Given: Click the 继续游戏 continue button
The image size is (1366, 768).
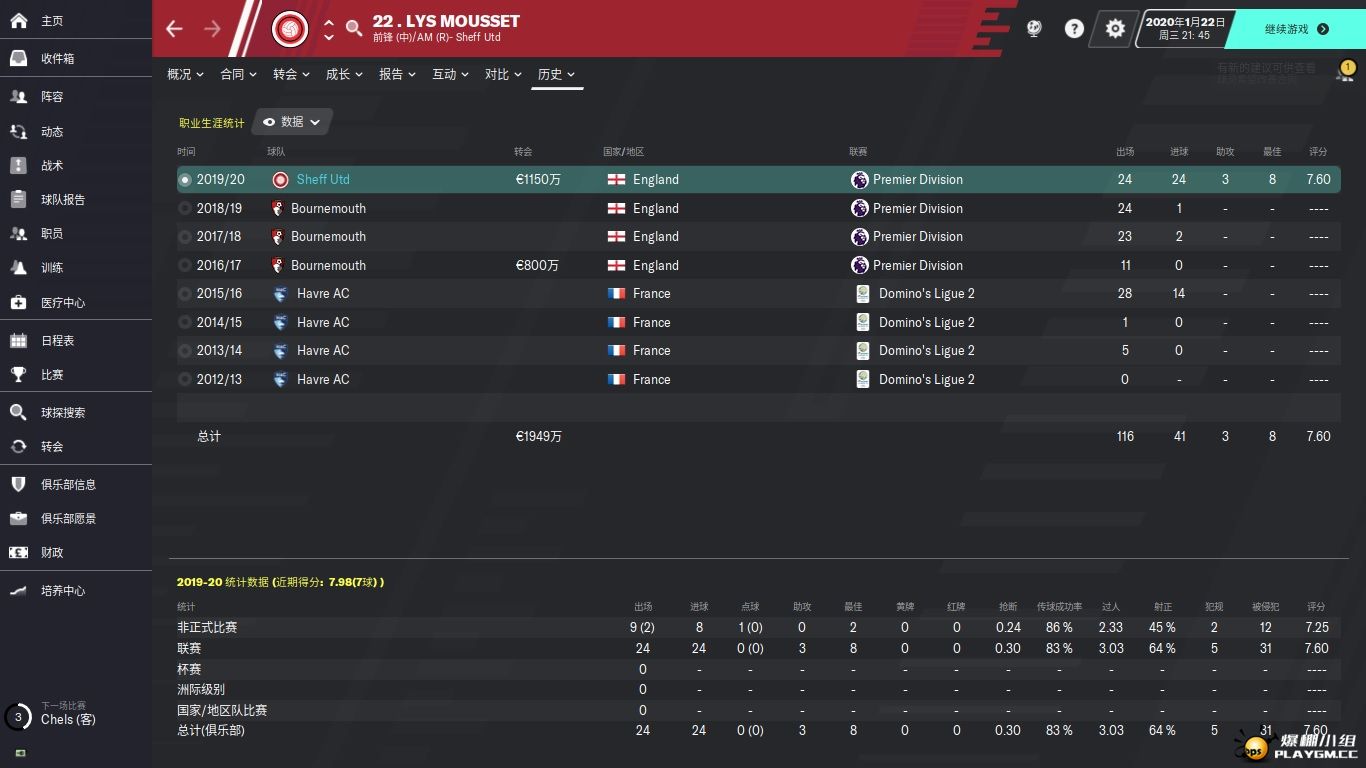Looking at the screenshot, I should coord(1296,29).
